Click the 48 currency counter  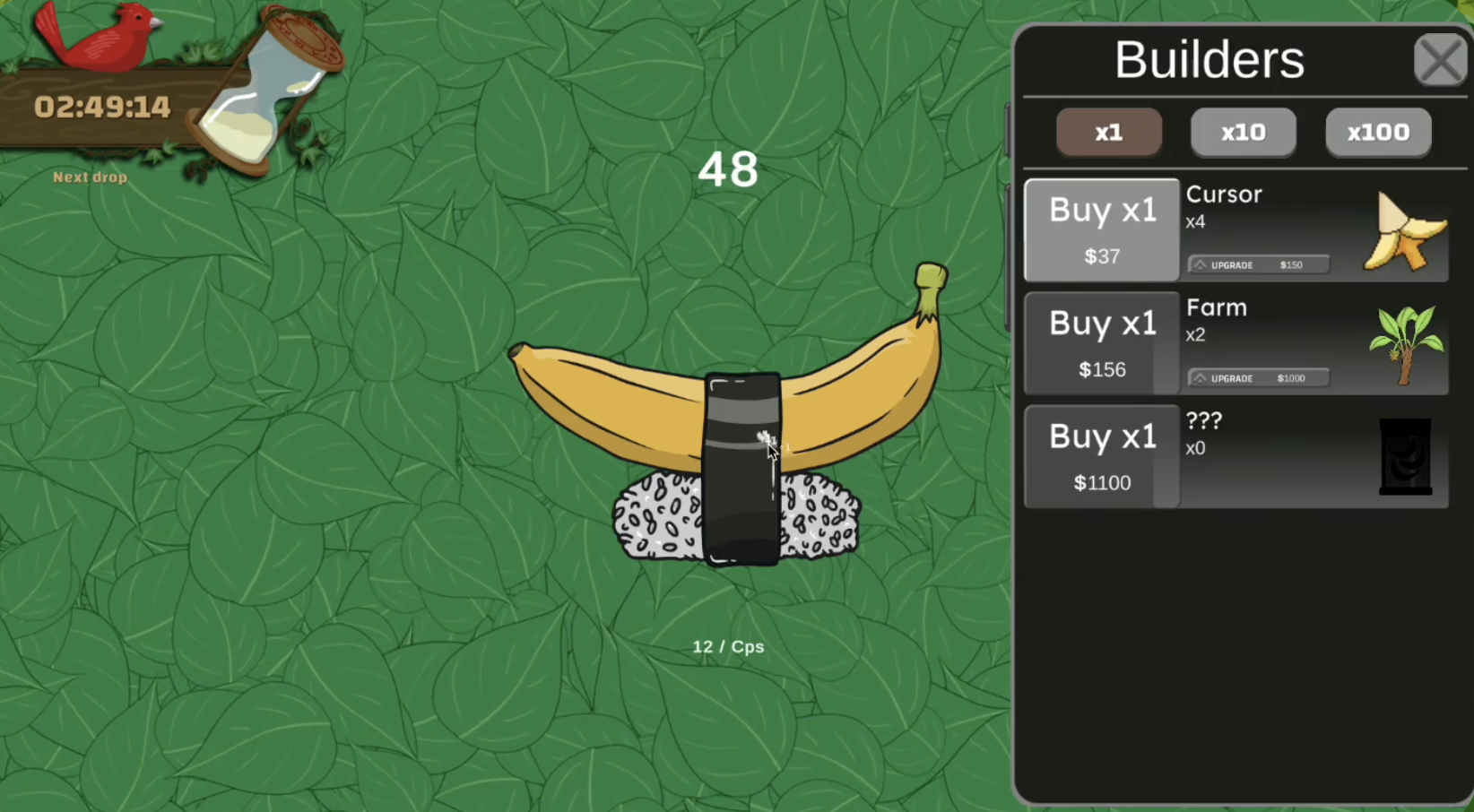point(728,169)
